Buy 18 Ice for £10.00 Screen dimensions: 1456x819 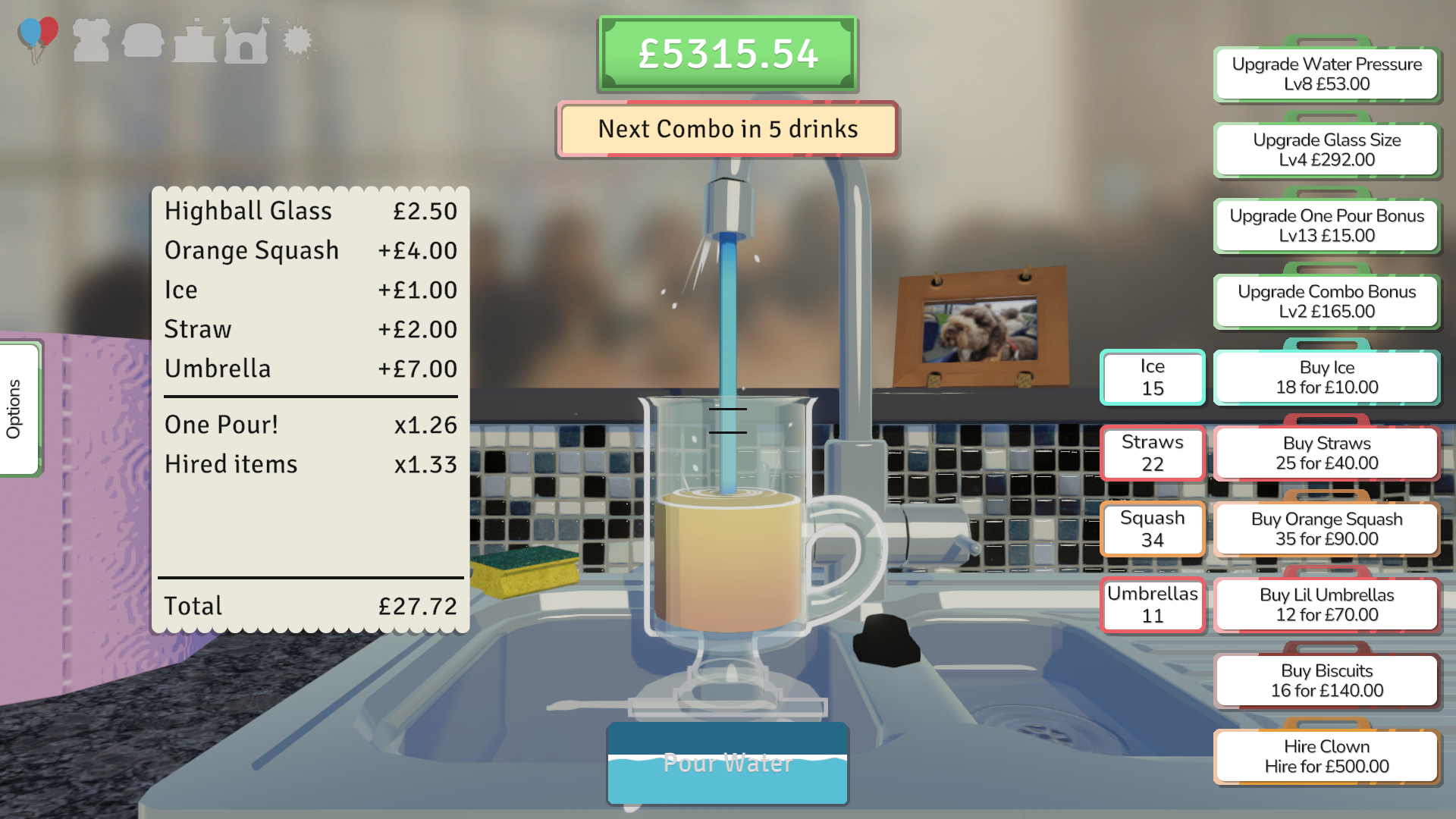[1326, 377]
